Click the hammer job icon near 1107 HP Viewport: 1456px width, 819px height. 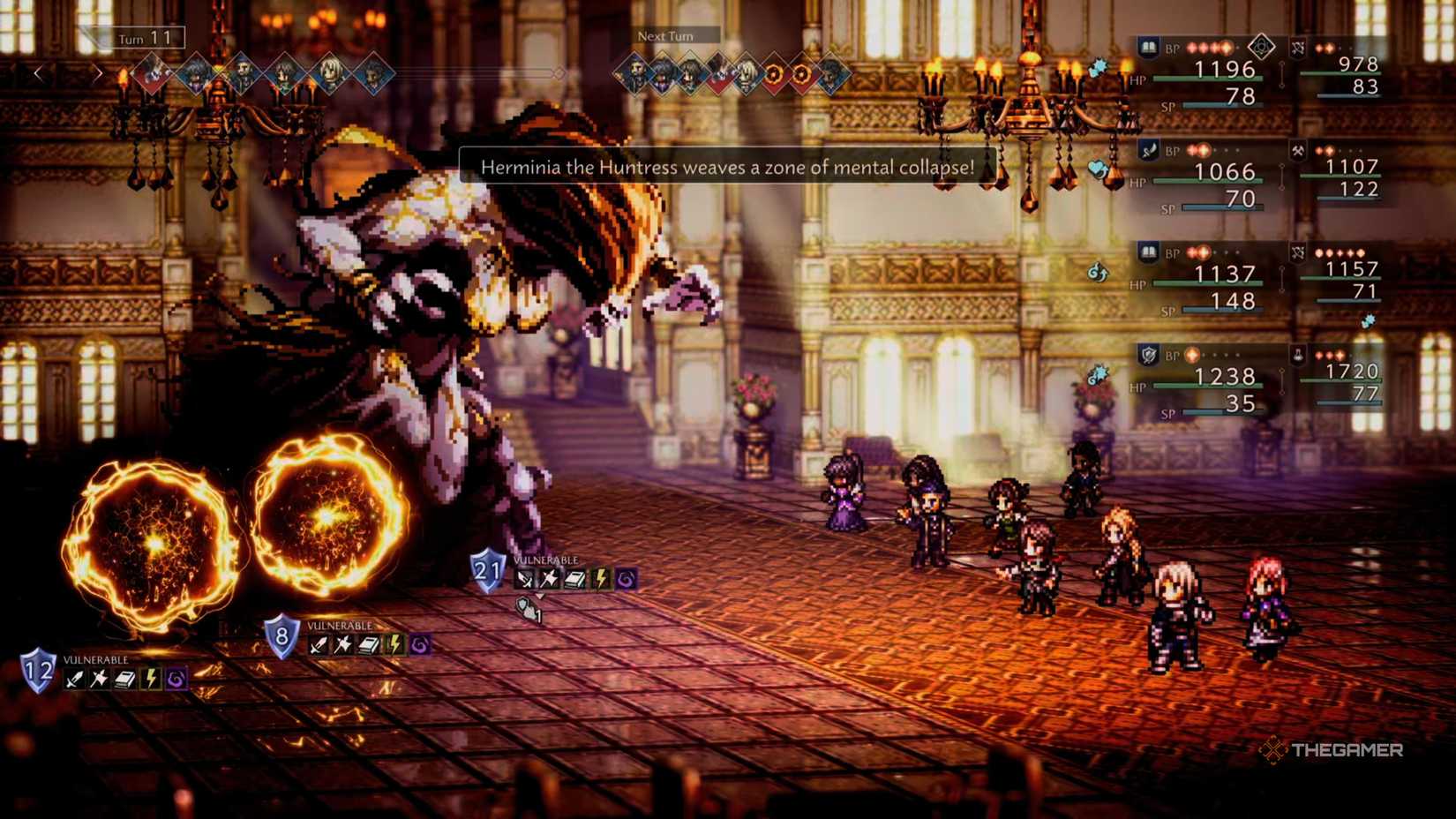click(x=1297, y=151)
